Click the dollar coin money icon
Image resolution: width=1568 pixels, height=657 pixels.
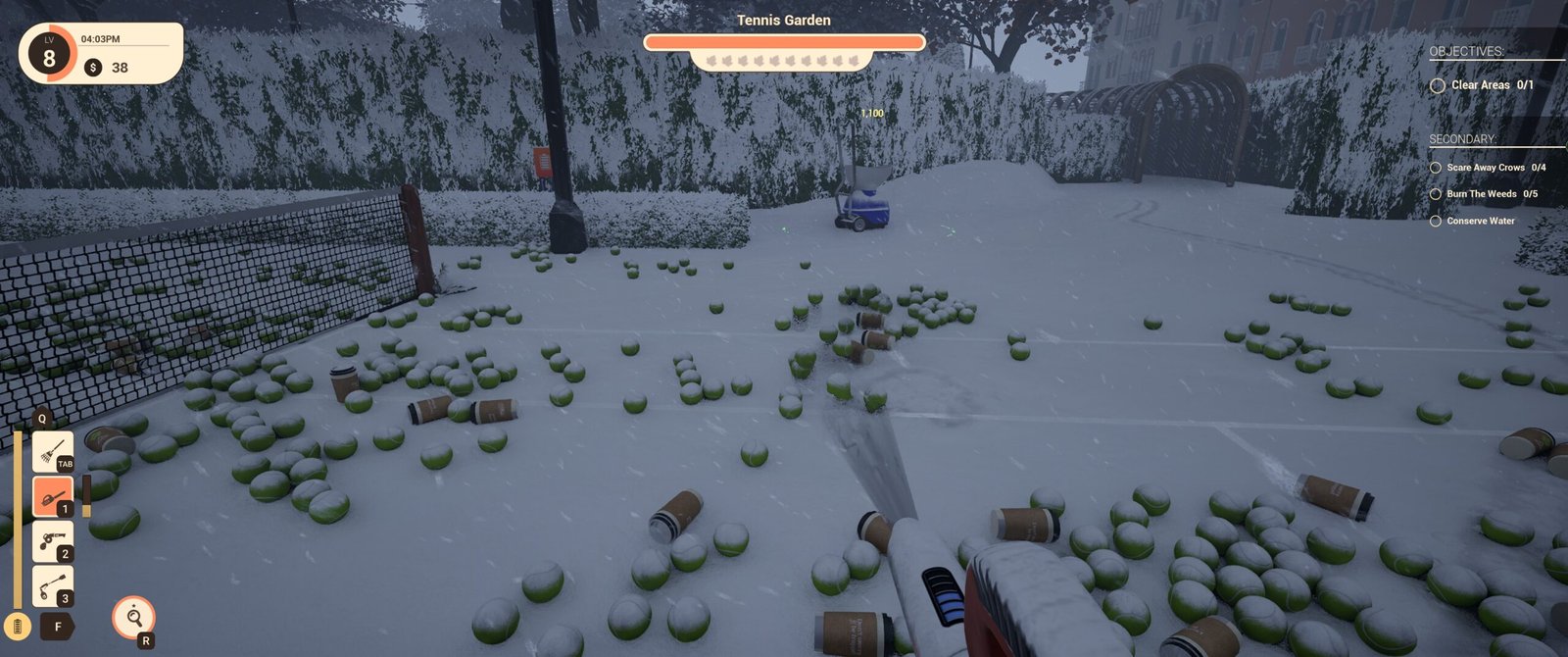coord(93,68)
